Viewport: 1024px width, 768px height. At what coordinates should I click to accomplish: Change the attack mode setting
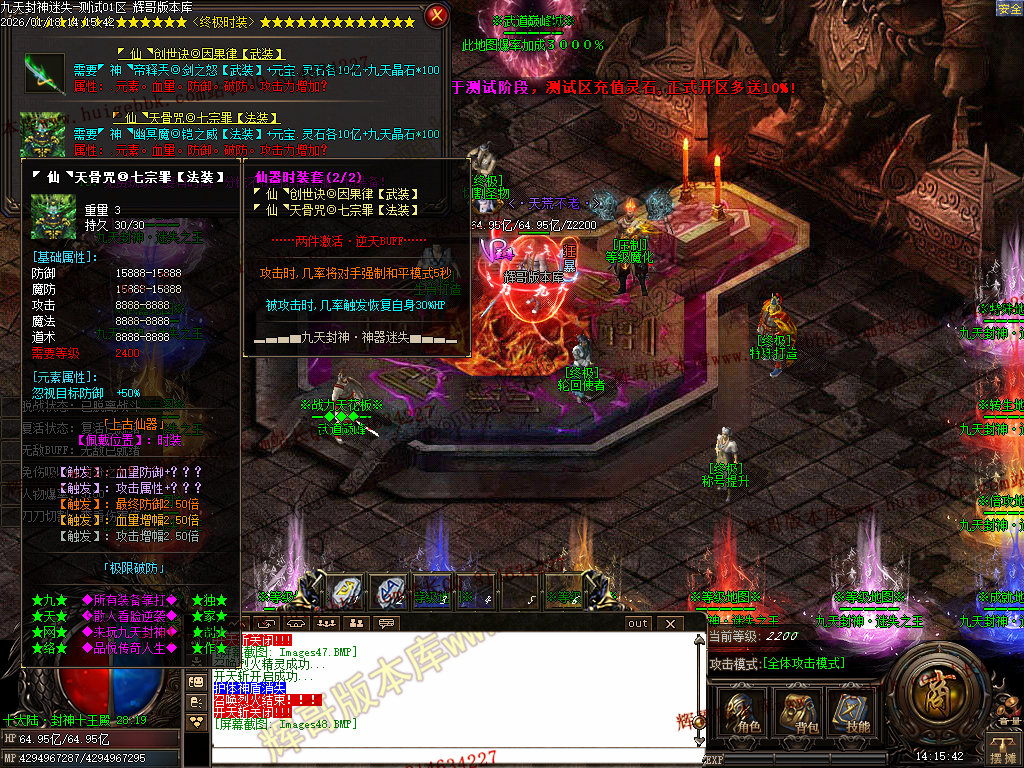click(x=777, y=663)
